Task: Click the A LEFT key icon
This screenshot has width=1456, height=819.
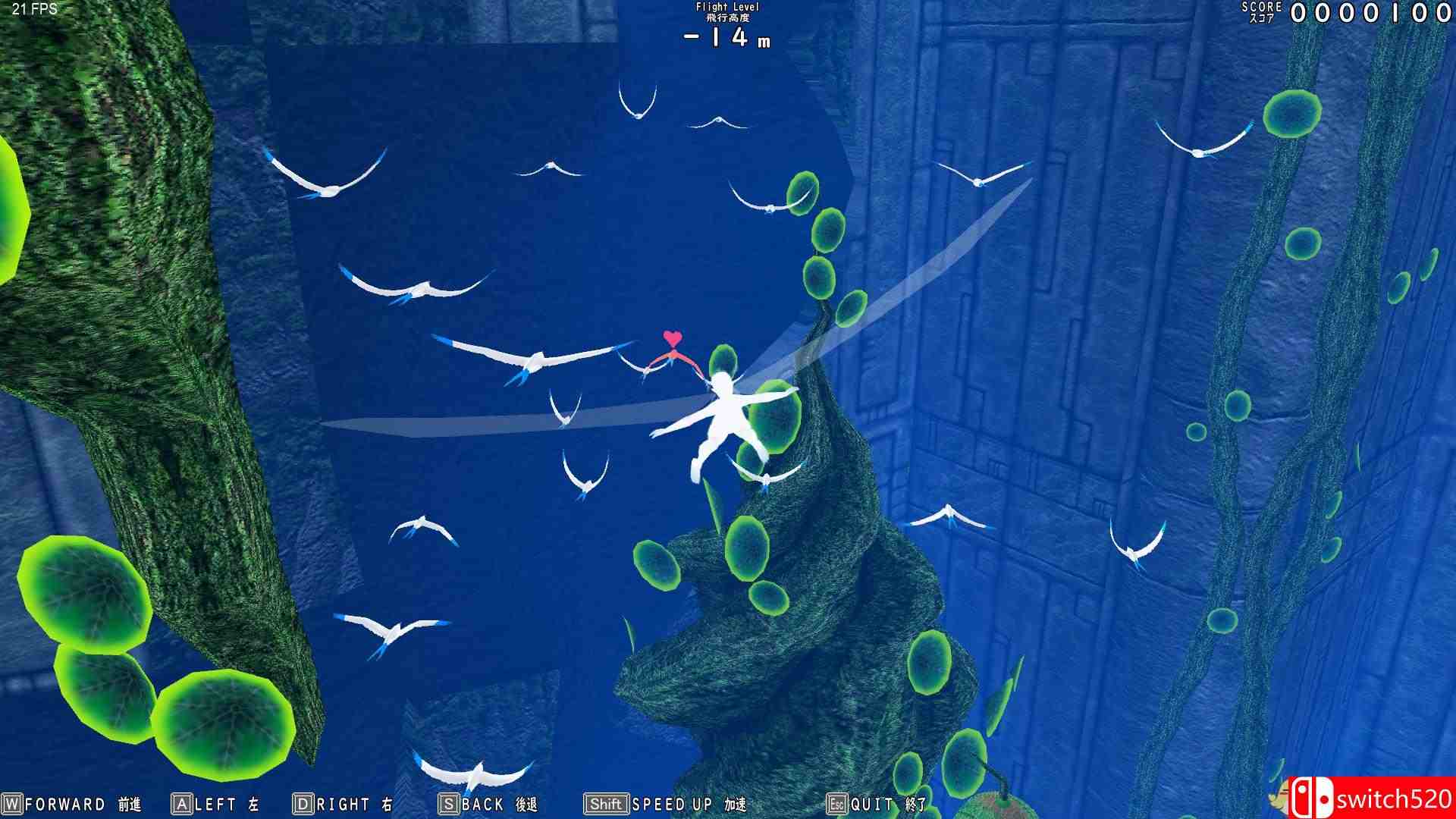Action: [x=180, y=805]
